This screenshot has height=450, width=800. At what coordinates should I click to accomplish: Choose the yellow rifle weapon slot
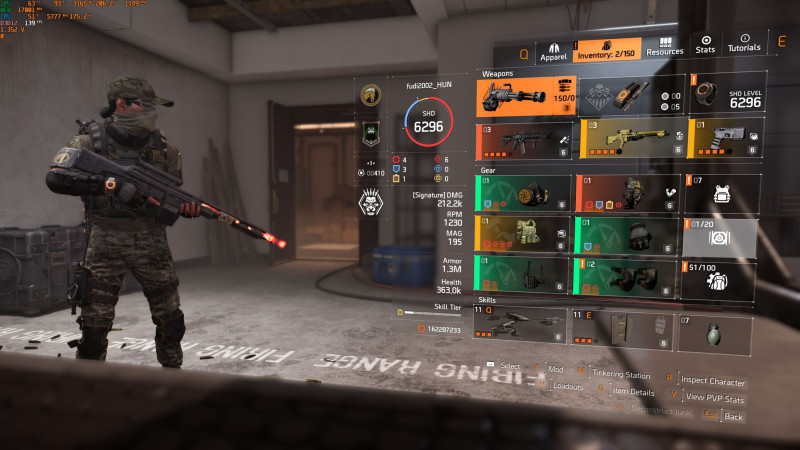coord(626,140)
